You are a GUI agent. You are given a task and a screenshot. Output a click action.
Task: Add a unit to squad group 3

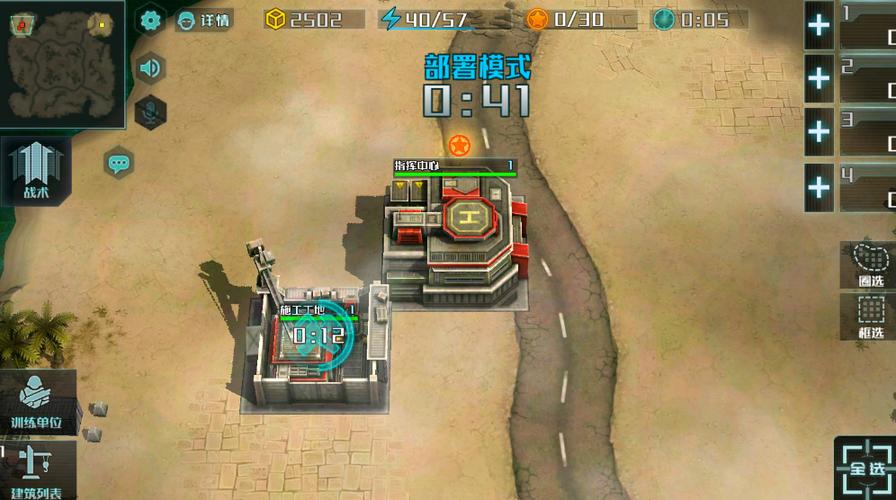pyautogui.click(x=819, y=132)
